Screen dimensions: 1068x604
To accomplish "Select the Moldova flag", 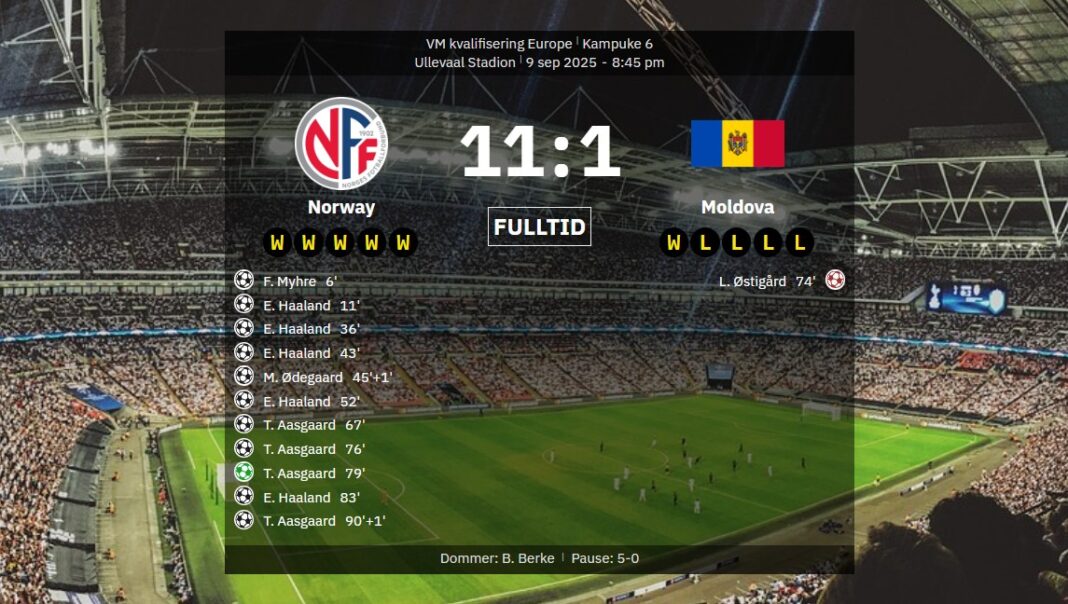I will pos(738,143).
